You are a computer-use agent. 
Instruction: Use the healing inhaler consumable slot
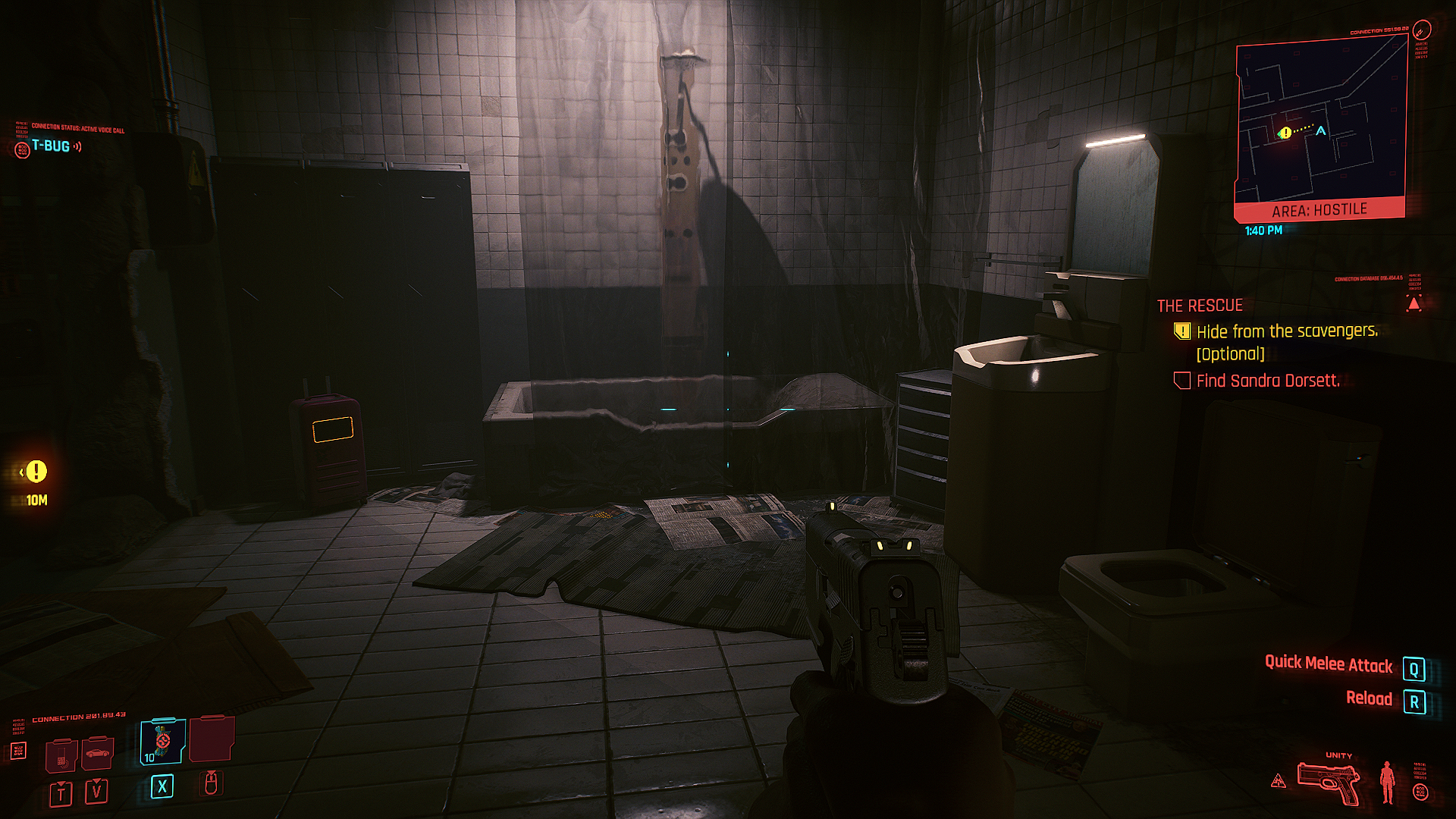coord(162,742)
